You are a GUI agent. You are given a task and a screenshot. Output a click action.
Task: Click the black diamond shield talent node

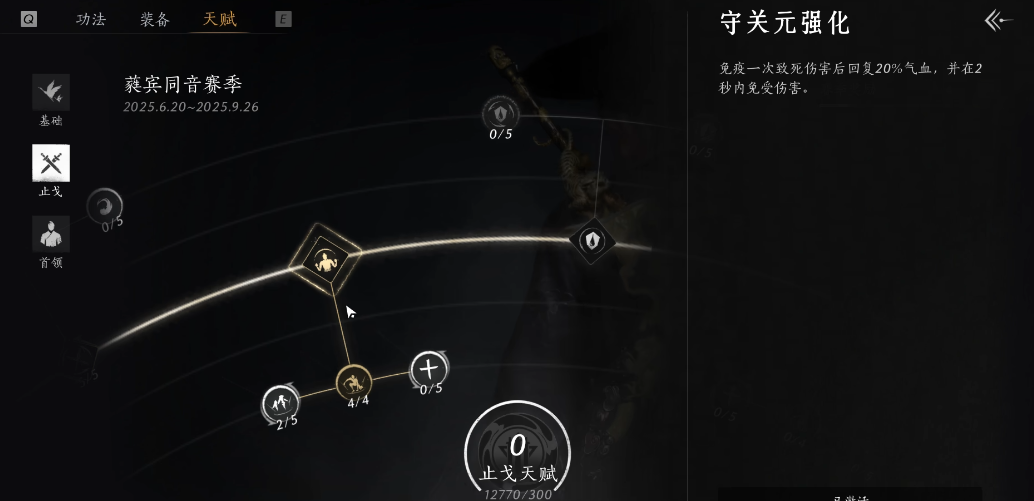coord(592,240)
